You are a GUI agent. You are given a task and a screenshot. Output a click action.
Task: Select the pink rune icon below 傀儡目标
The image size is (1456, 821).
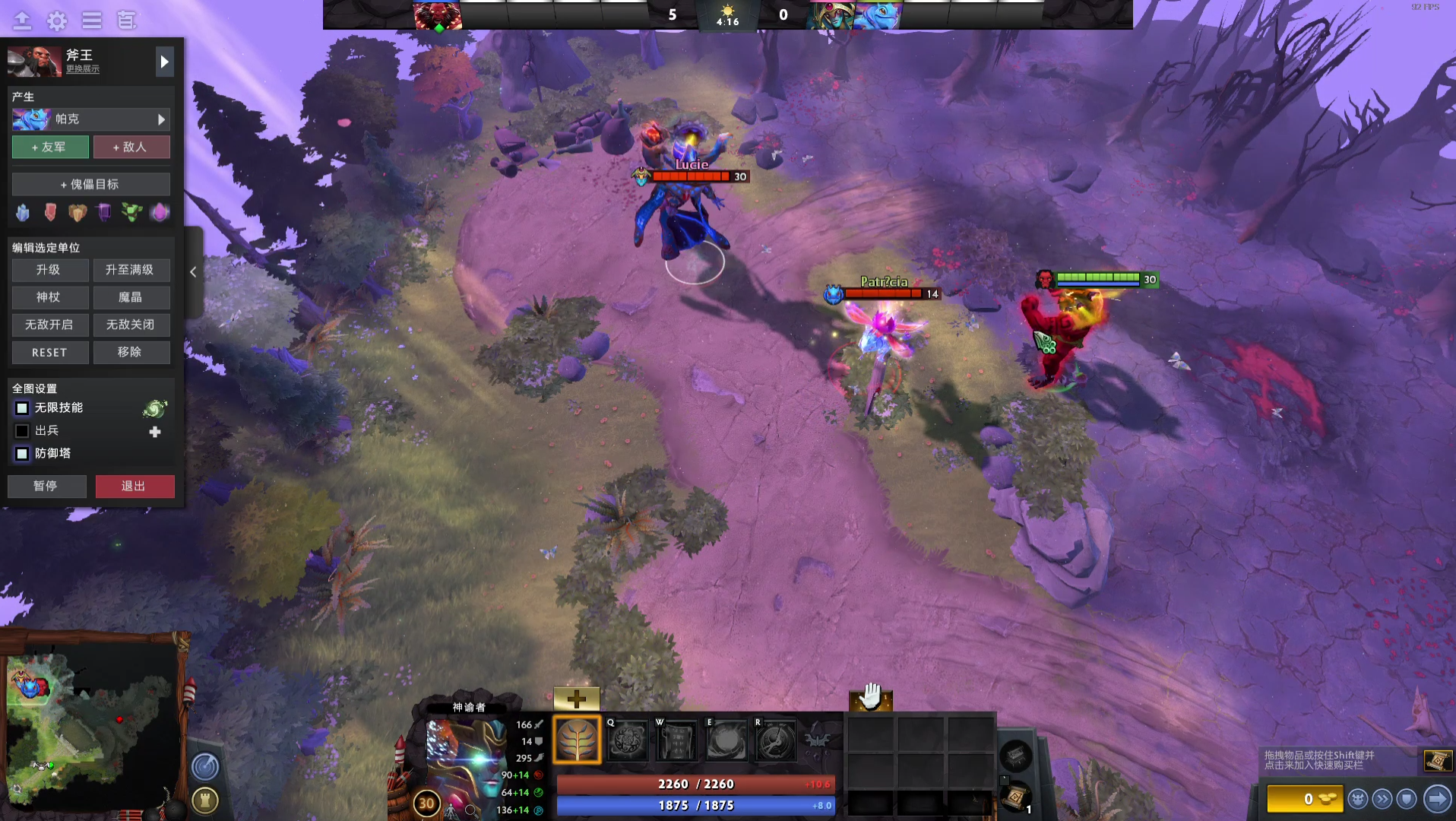pos(159,213)
